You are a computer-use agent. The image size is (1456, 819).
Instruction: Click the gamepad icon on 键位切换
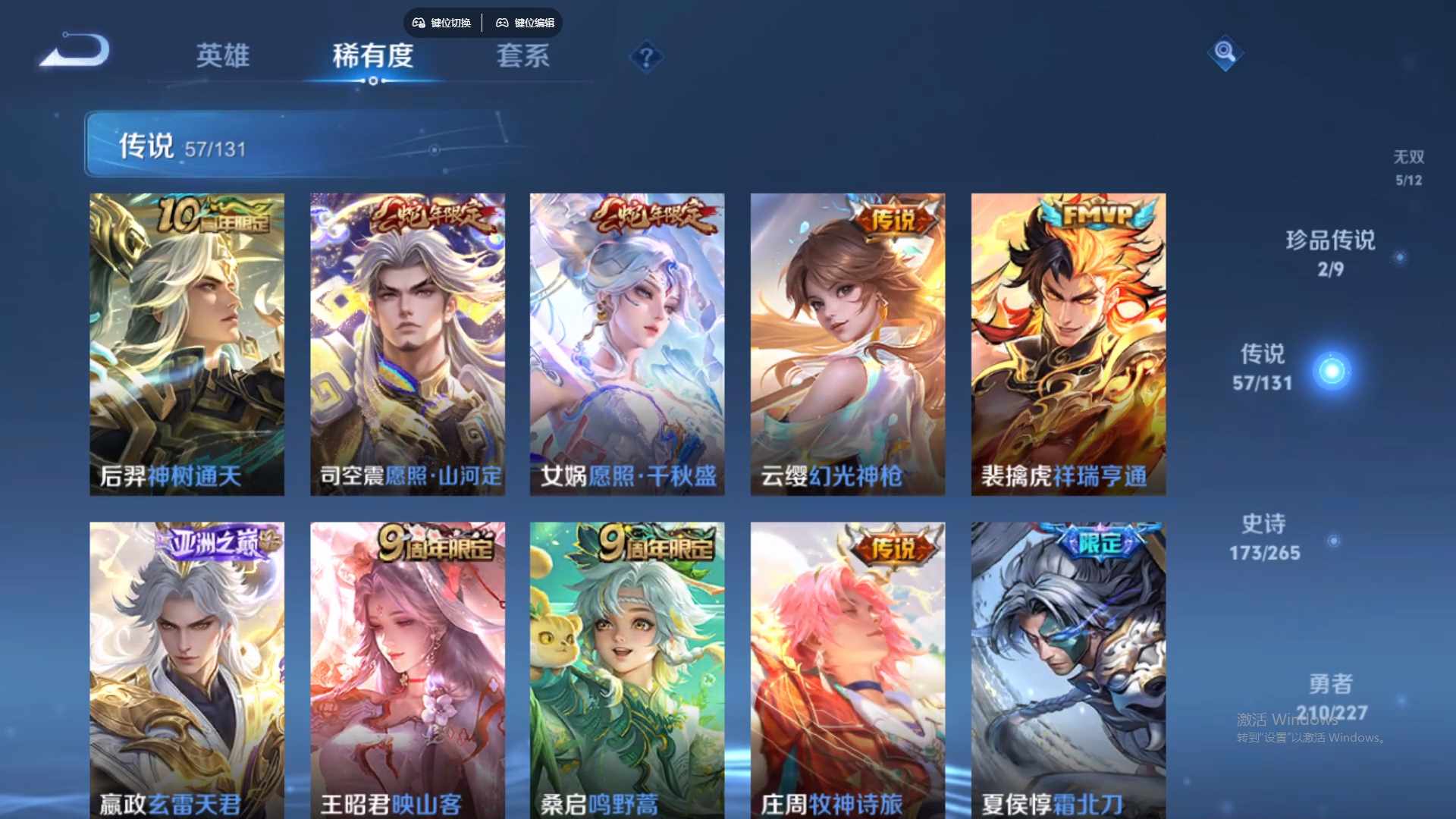(x=418, y=23)
